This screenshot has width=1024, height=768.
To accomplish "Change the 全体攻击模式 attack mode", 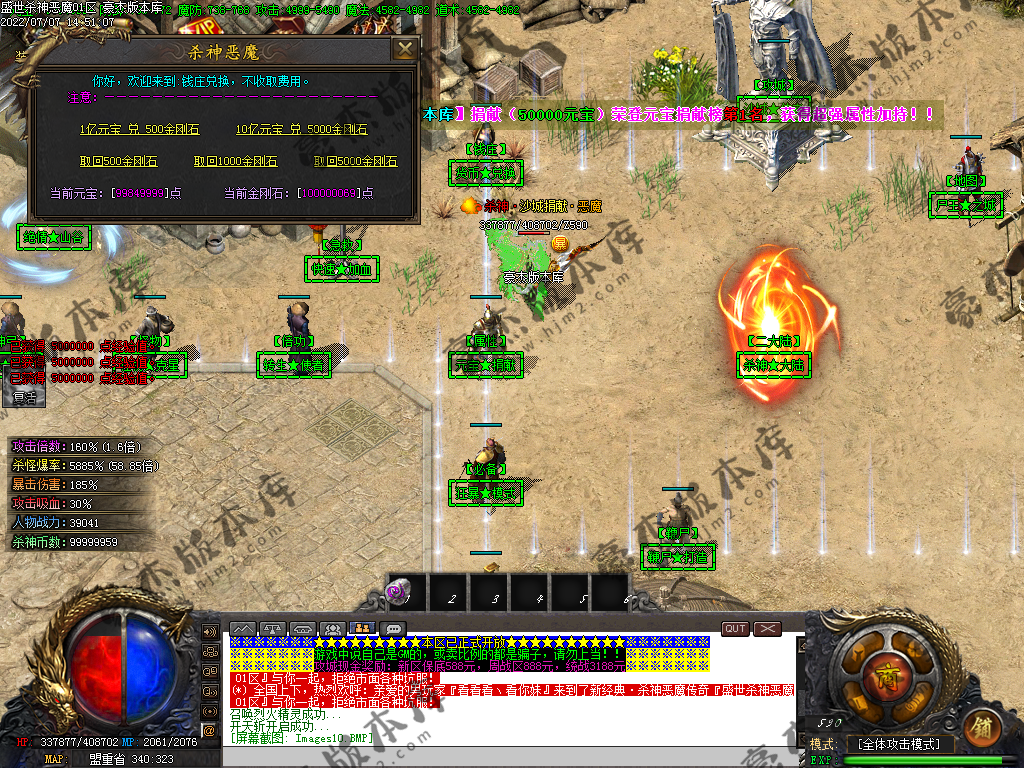I will click(x=900, y=745).
